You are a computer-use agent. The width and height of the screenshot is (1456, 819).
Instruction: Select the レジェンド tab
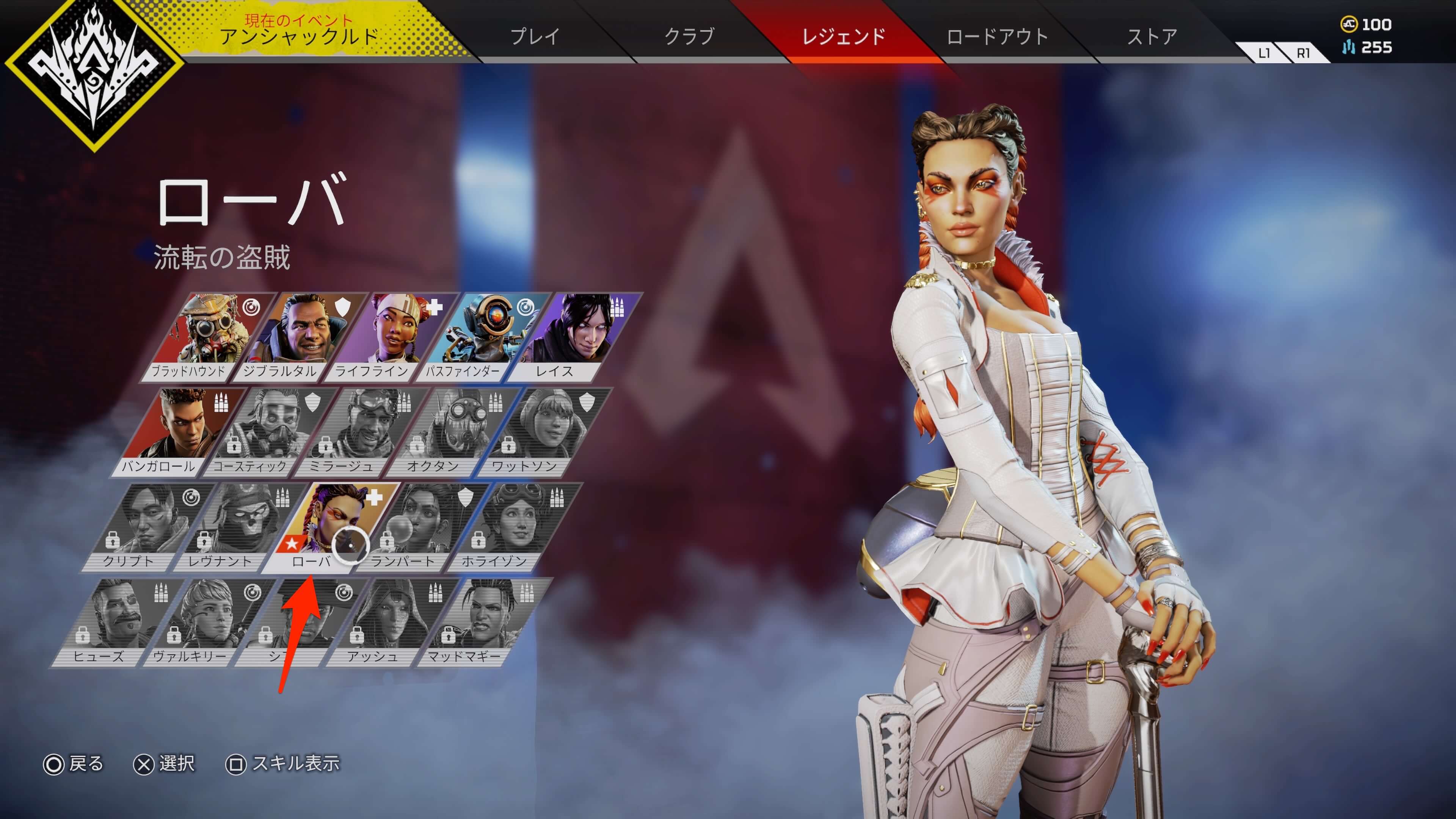(x=843, y=37)
